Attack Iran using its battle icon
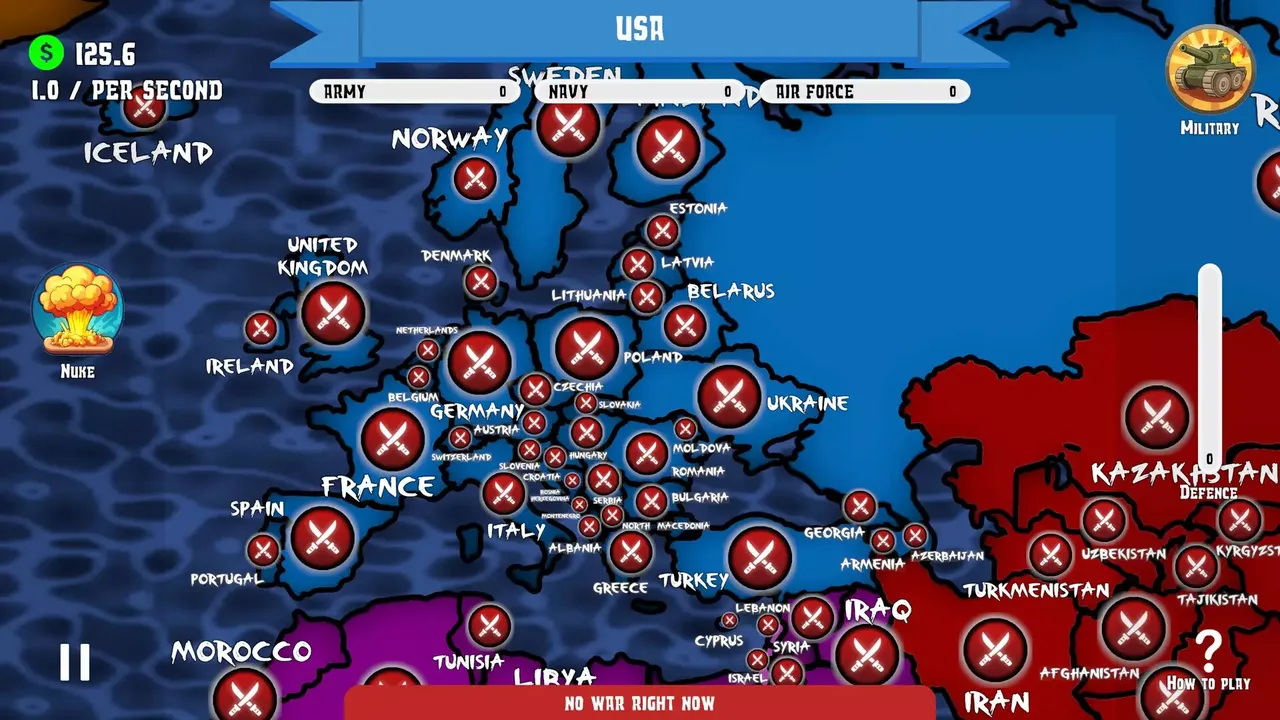1280x720 pixels. coord(996,650)
